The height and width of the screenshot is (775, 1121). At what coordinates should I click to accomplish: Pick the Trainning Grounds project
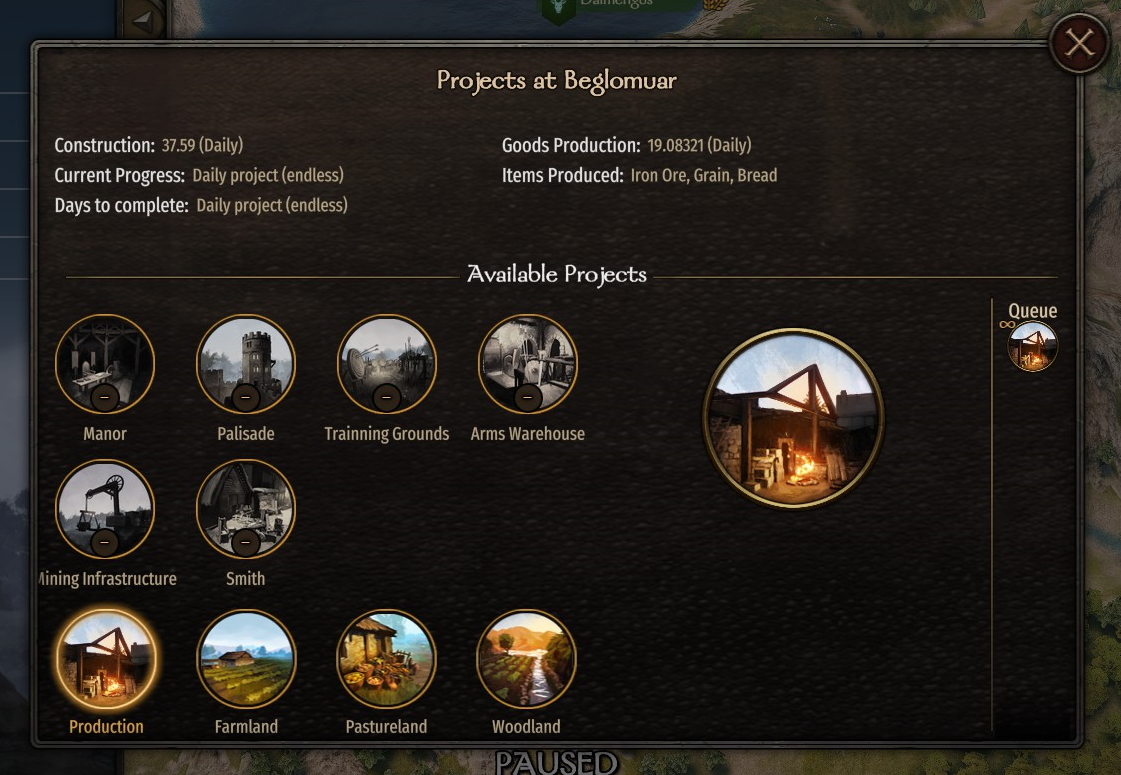tap(387, 364)
